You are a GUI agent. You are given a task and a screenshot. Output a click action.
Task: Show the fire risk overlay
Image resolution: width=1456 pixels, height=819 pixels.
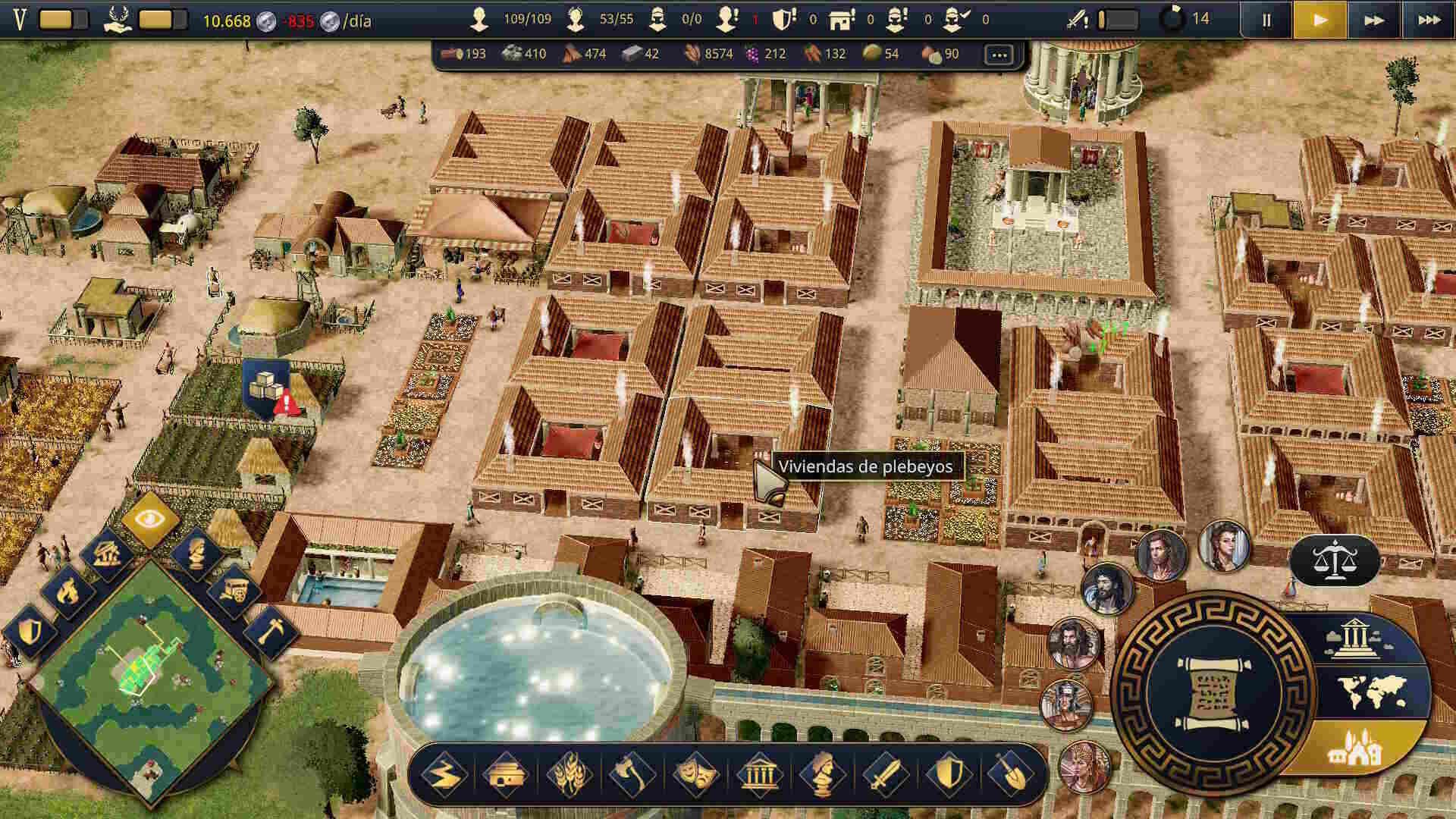(x=67, y=591)
